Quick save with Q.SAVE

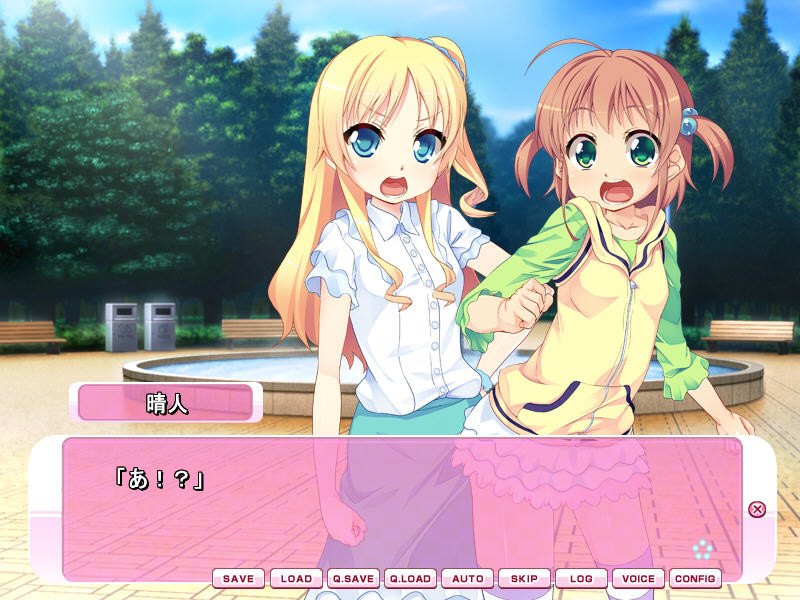(x=353, y=578)
